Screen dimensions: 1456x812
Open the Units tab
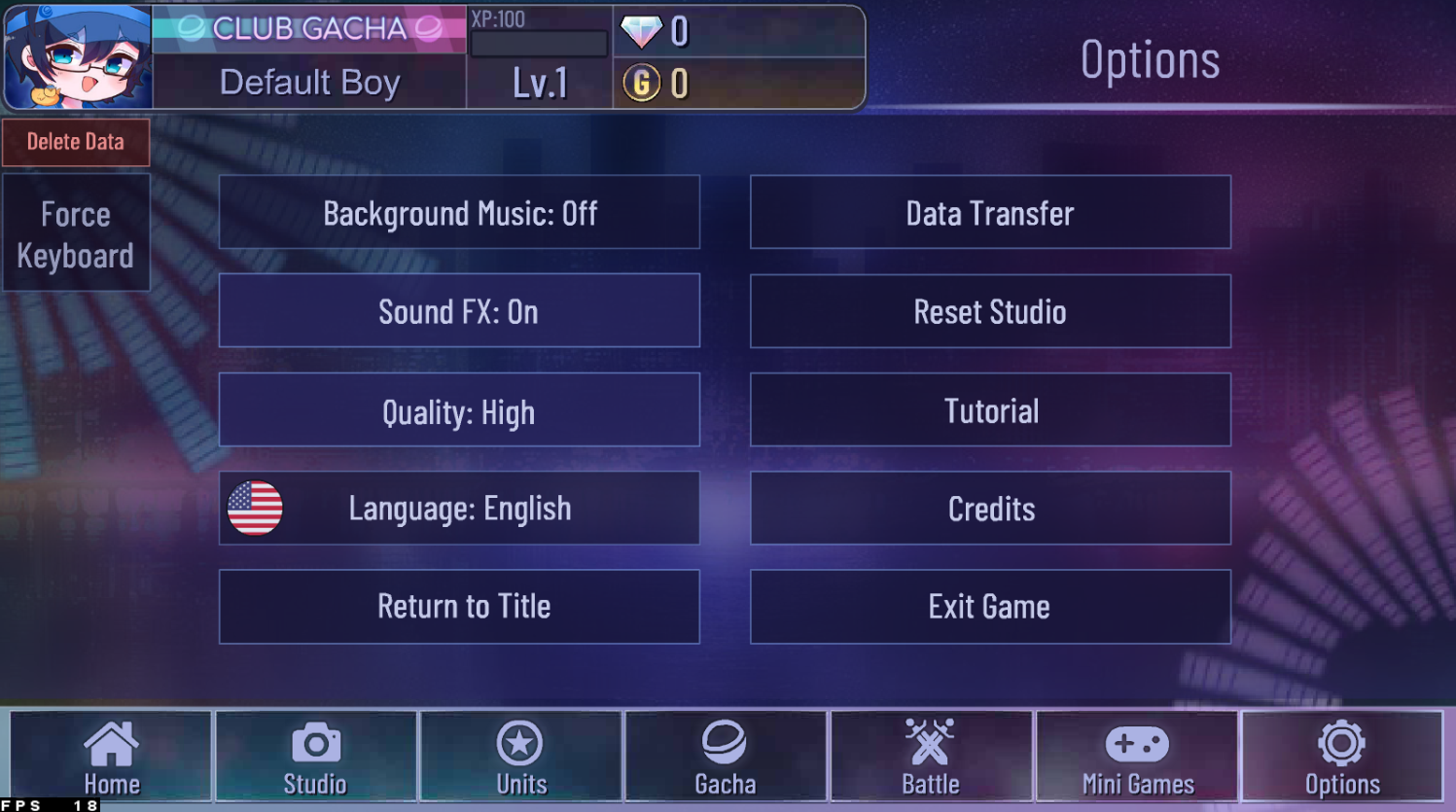tap(520, 757)
